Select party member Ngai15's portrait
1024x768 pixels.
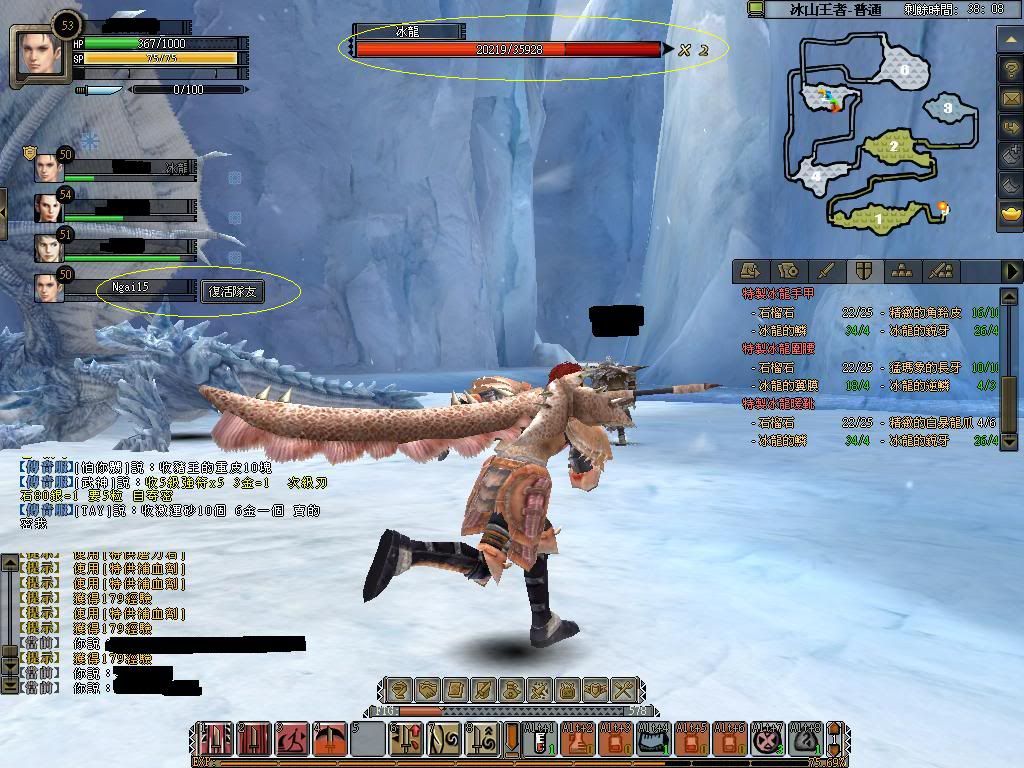point(49,288)
